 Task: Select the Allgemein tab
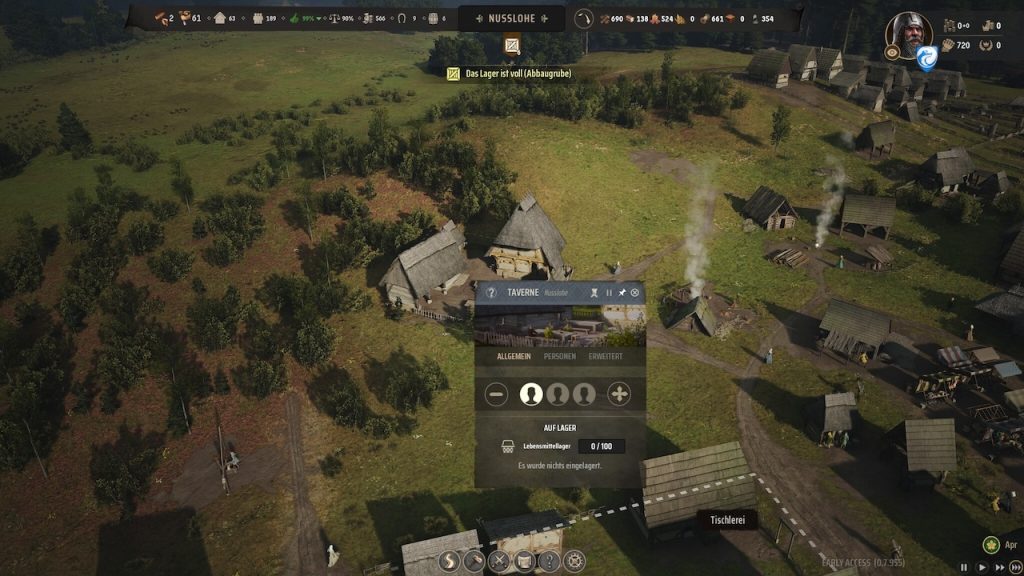pyautogui.click(x=513, y=355)
